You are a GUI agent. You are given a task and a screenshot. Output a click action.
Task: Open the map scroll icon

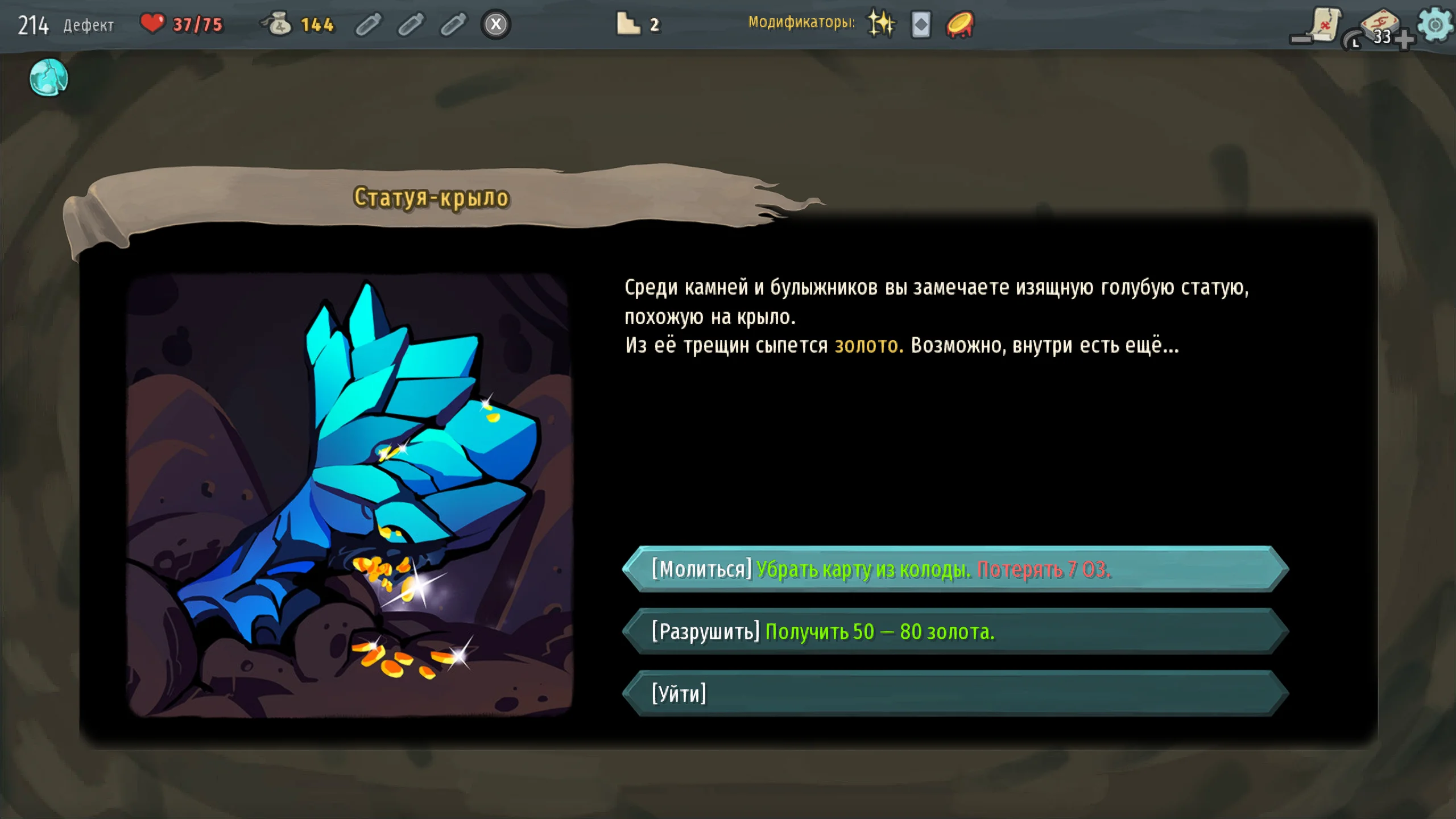click(x=1324, y=25)
